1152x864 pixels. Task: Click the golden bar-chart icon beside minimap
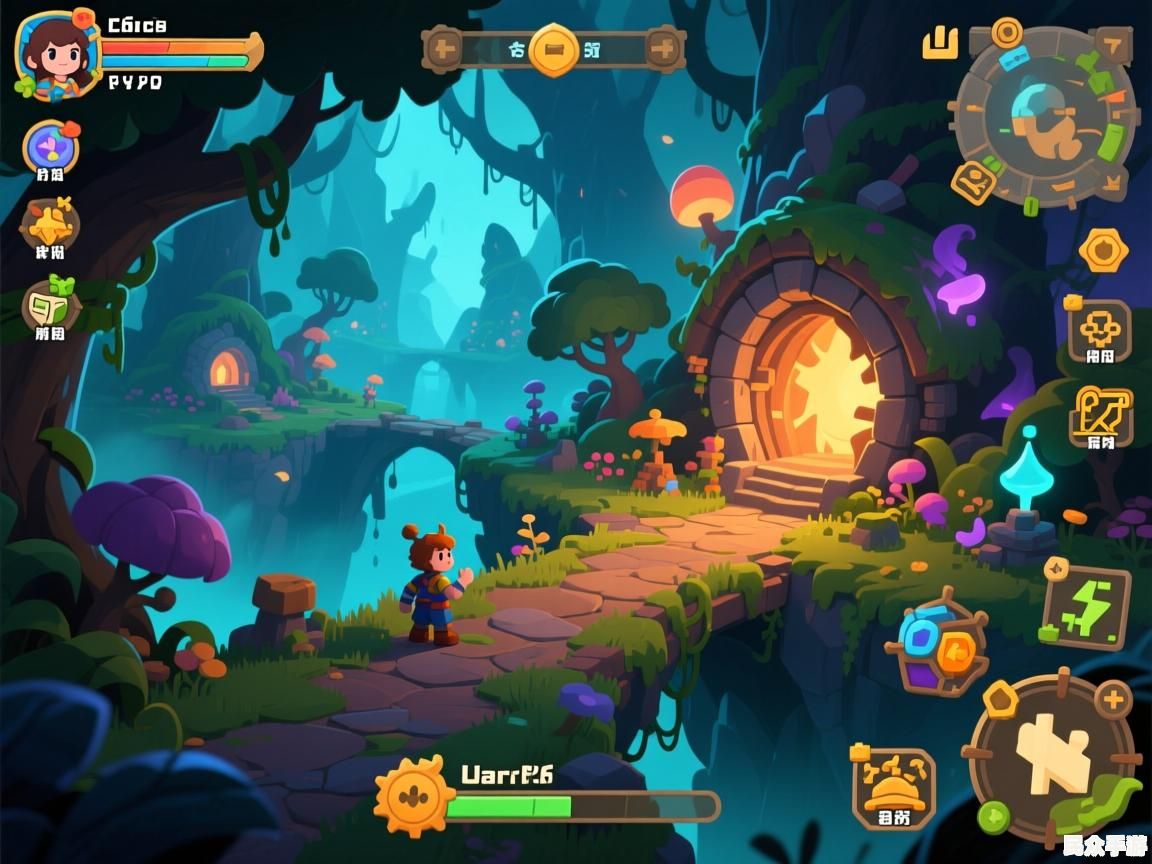point(939,43)
